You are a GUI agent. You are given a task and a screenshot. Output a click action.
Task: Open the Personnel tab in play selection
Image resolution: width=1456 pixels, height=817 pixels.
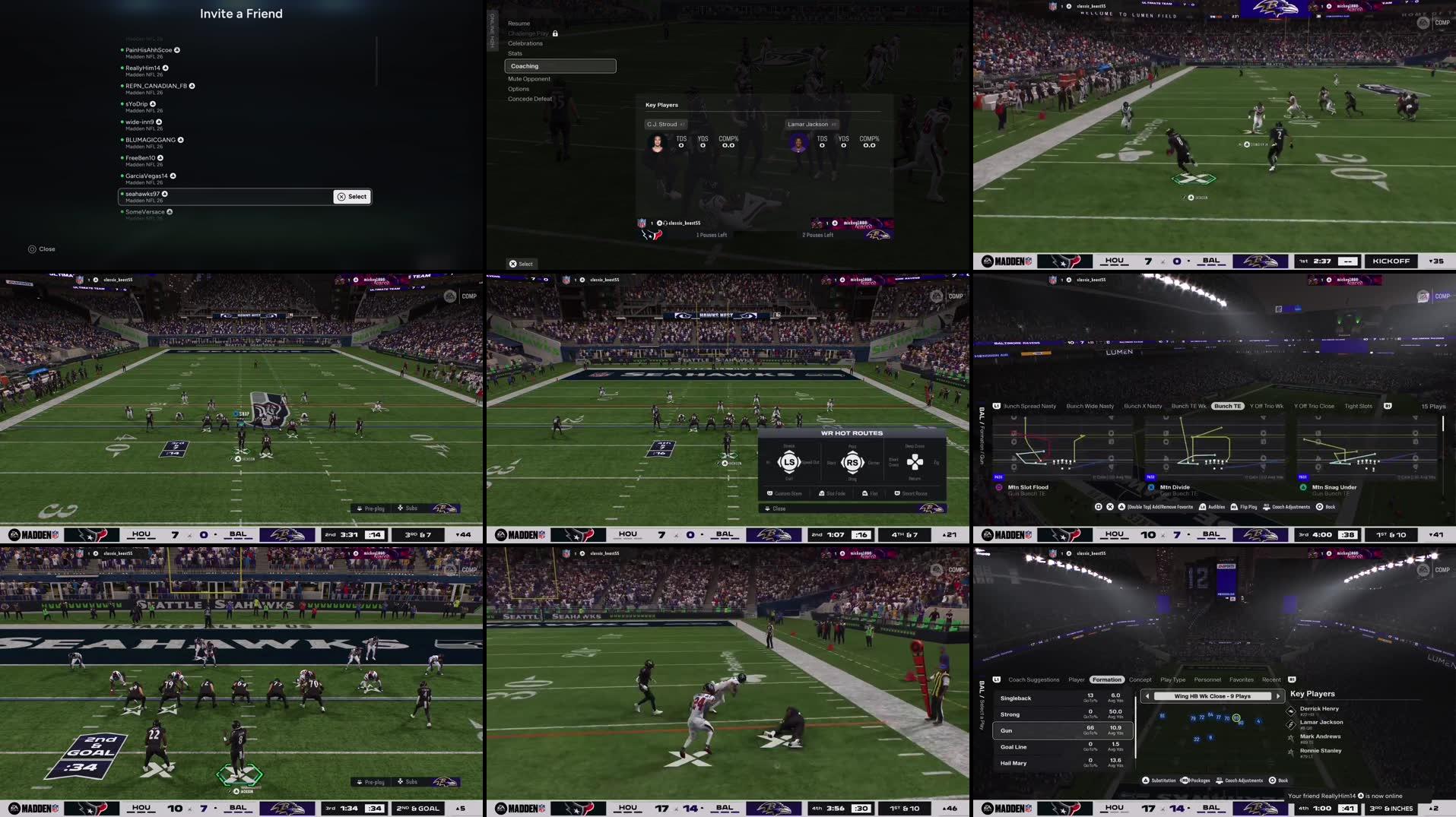pyautogui.click(x=1207, y=679)
